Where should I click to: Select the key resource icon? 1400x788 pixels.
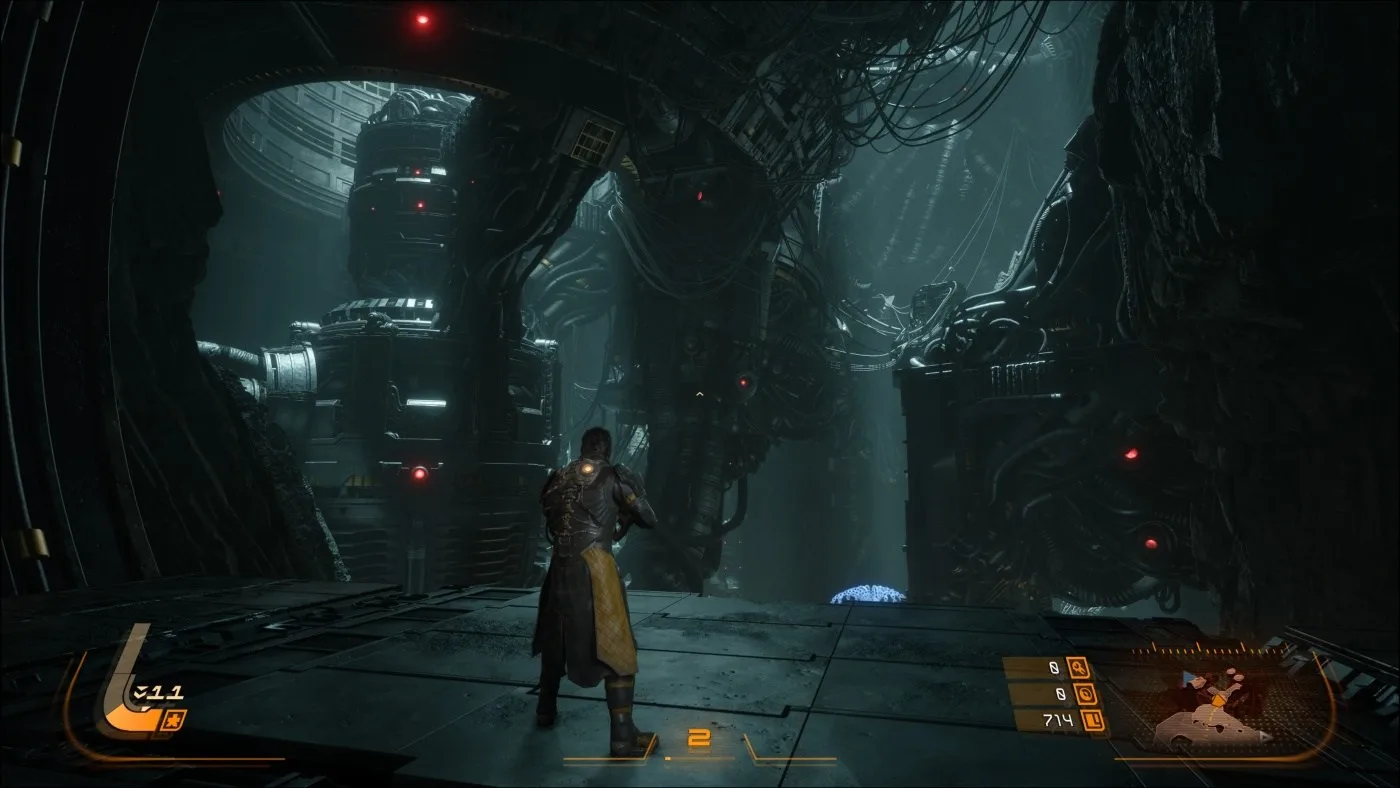coord(1078,667)
